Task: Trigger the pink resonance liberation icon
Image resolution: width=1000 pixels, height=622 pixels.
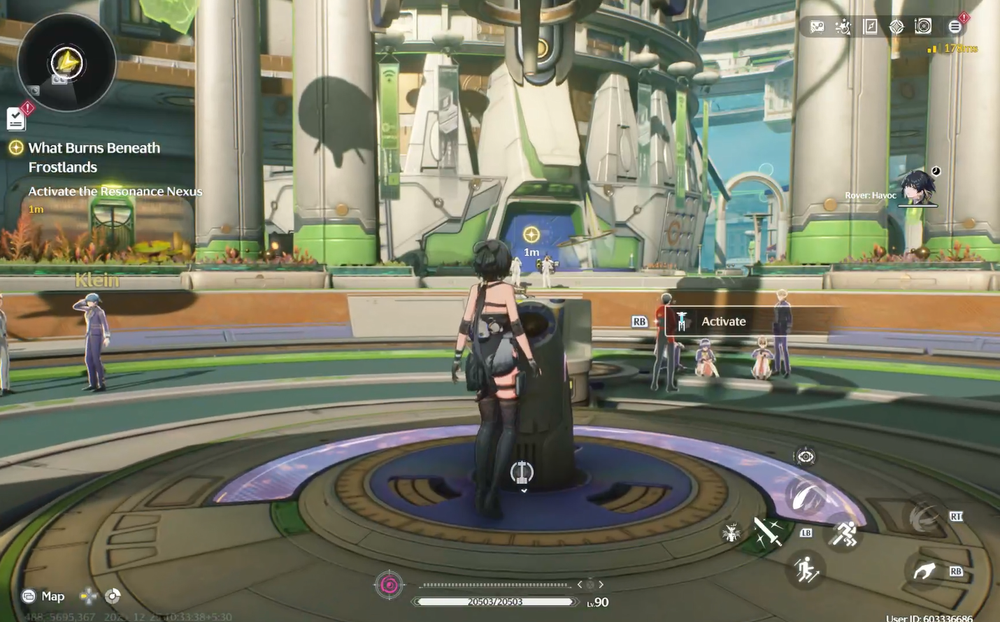Action: click(387, 584)
